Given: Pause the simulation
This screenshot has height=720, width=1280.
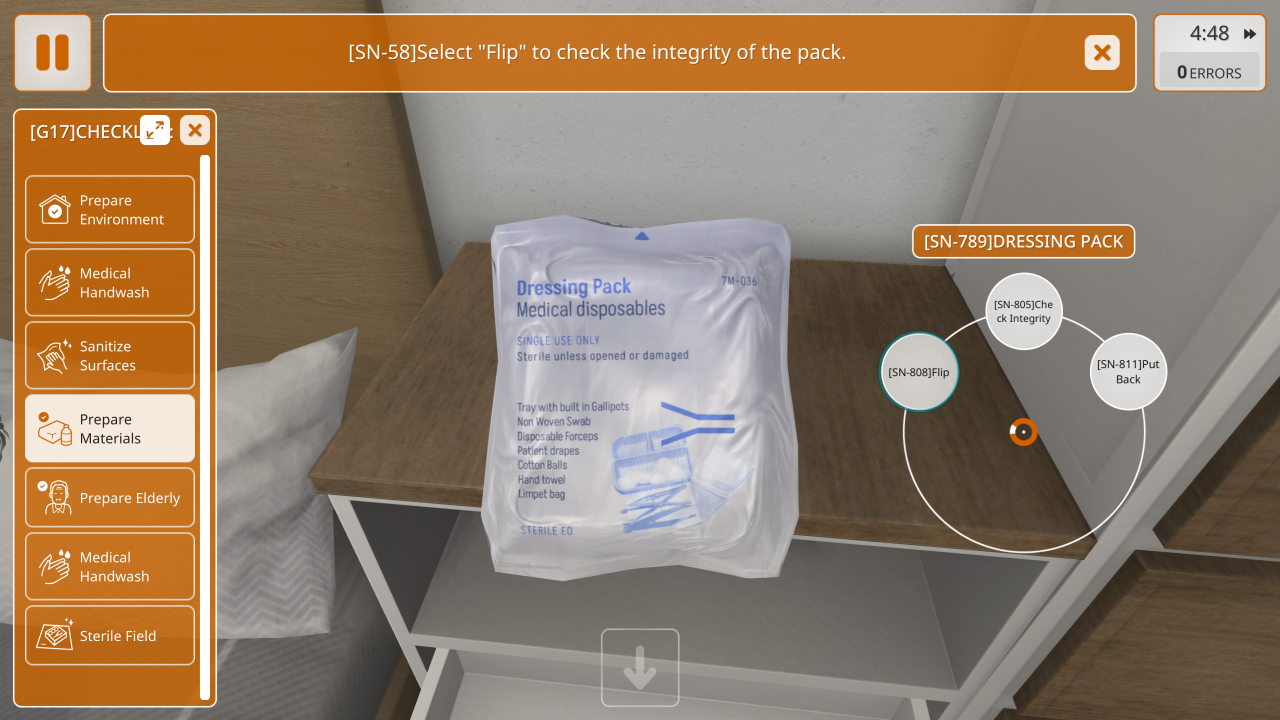Looking at the screenshot, I should coord(52,52).
